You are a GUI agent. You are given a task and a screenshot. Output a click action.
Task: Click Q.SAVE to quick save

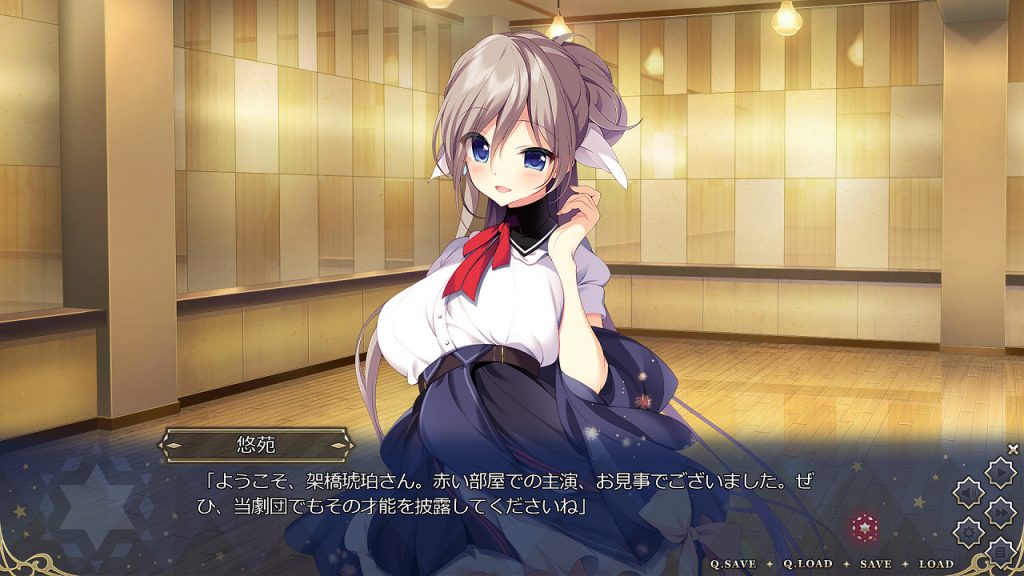(x=733, y=564)
